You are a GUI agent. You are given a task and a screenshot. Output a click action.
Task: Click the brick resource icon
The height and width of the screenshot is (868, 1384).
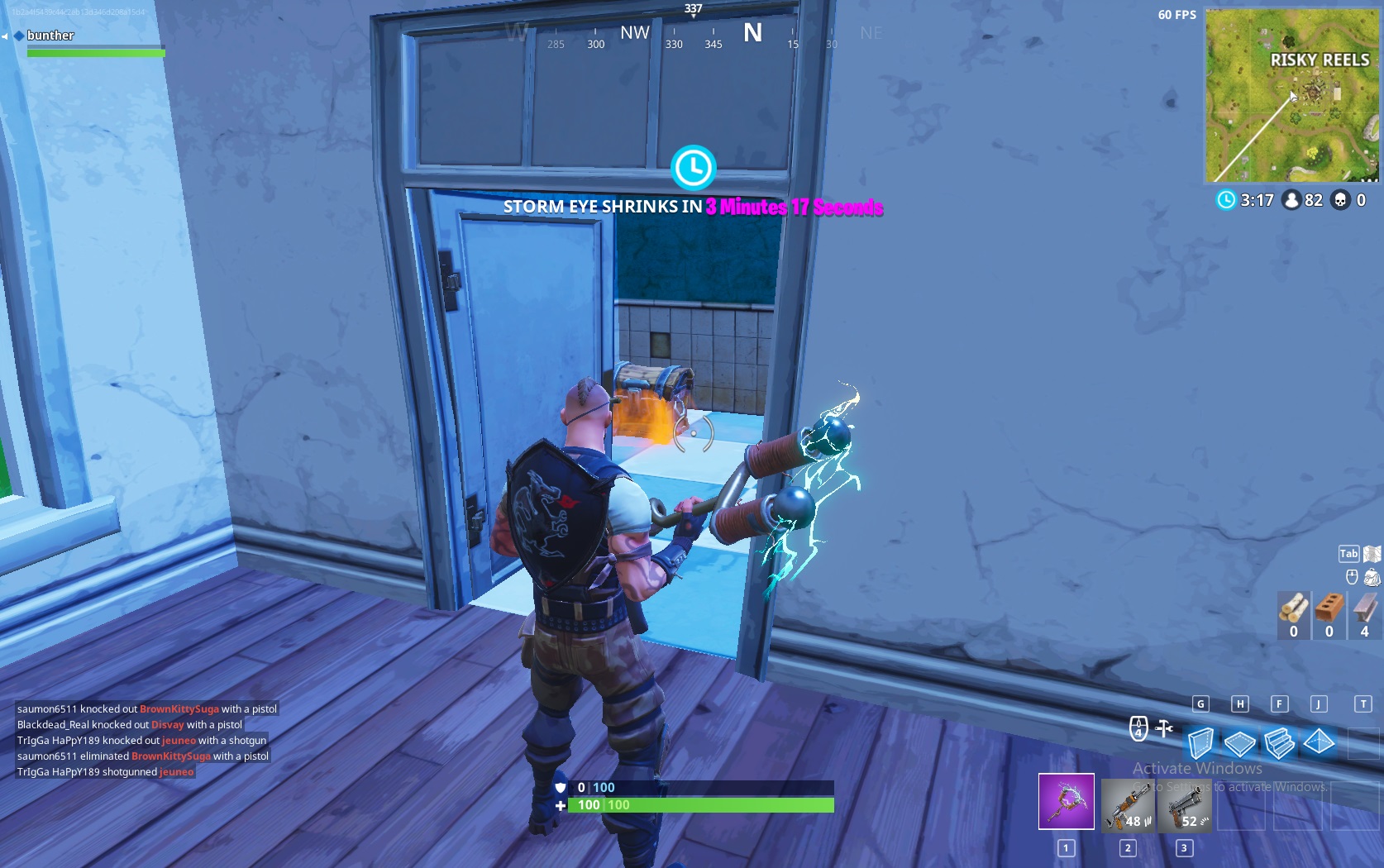1329,608
